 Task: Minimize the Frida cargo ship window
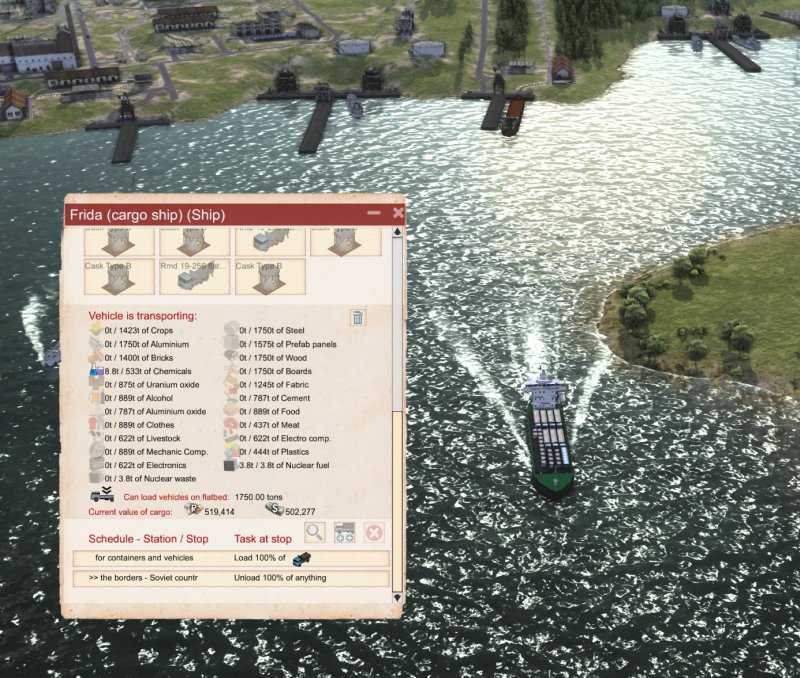click(x=374, y=213)
